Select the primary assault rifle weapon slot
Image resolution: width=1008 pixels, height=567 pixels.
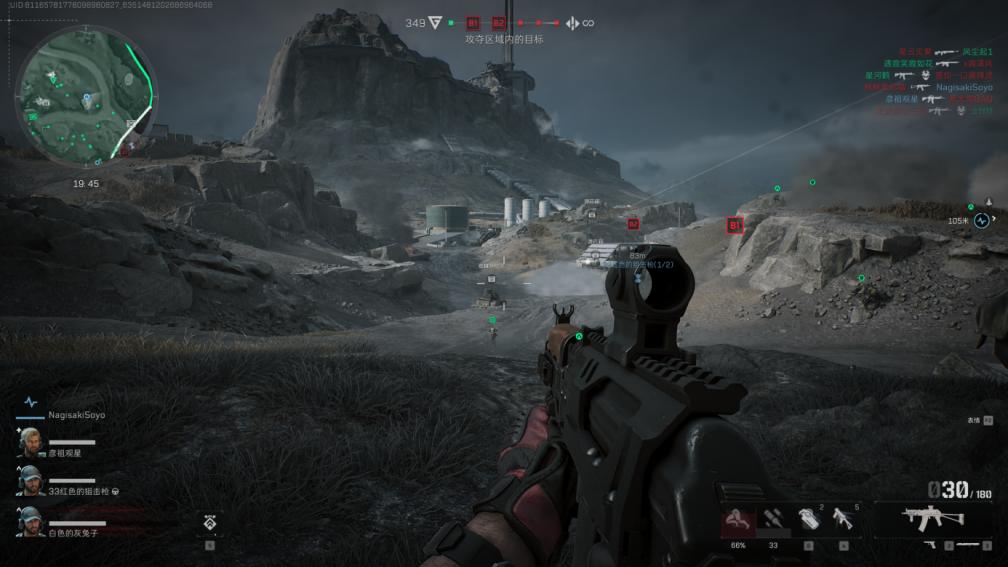coord(932,517)
